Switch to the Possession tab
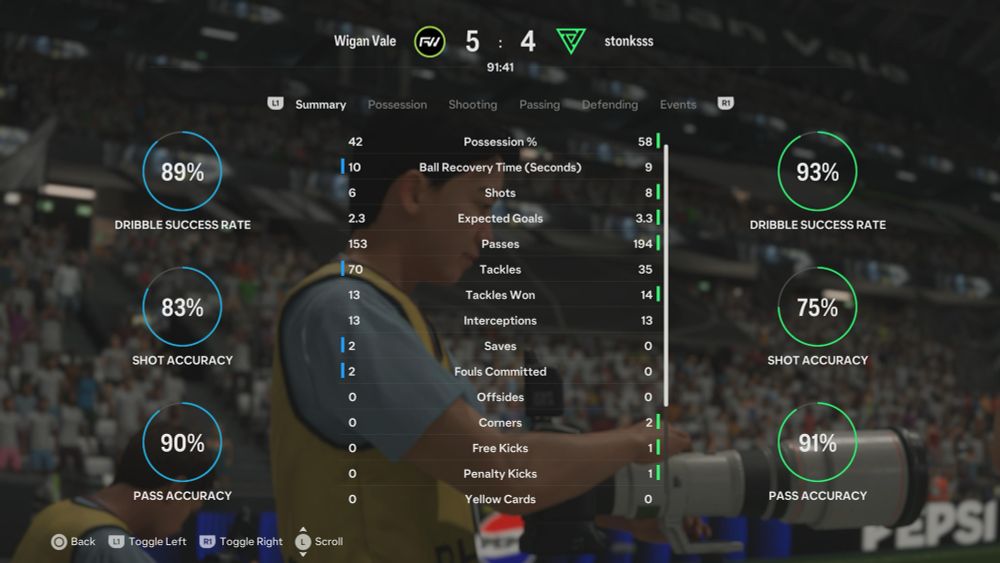This screenshot has height=563, width=1000. (397, 104)
